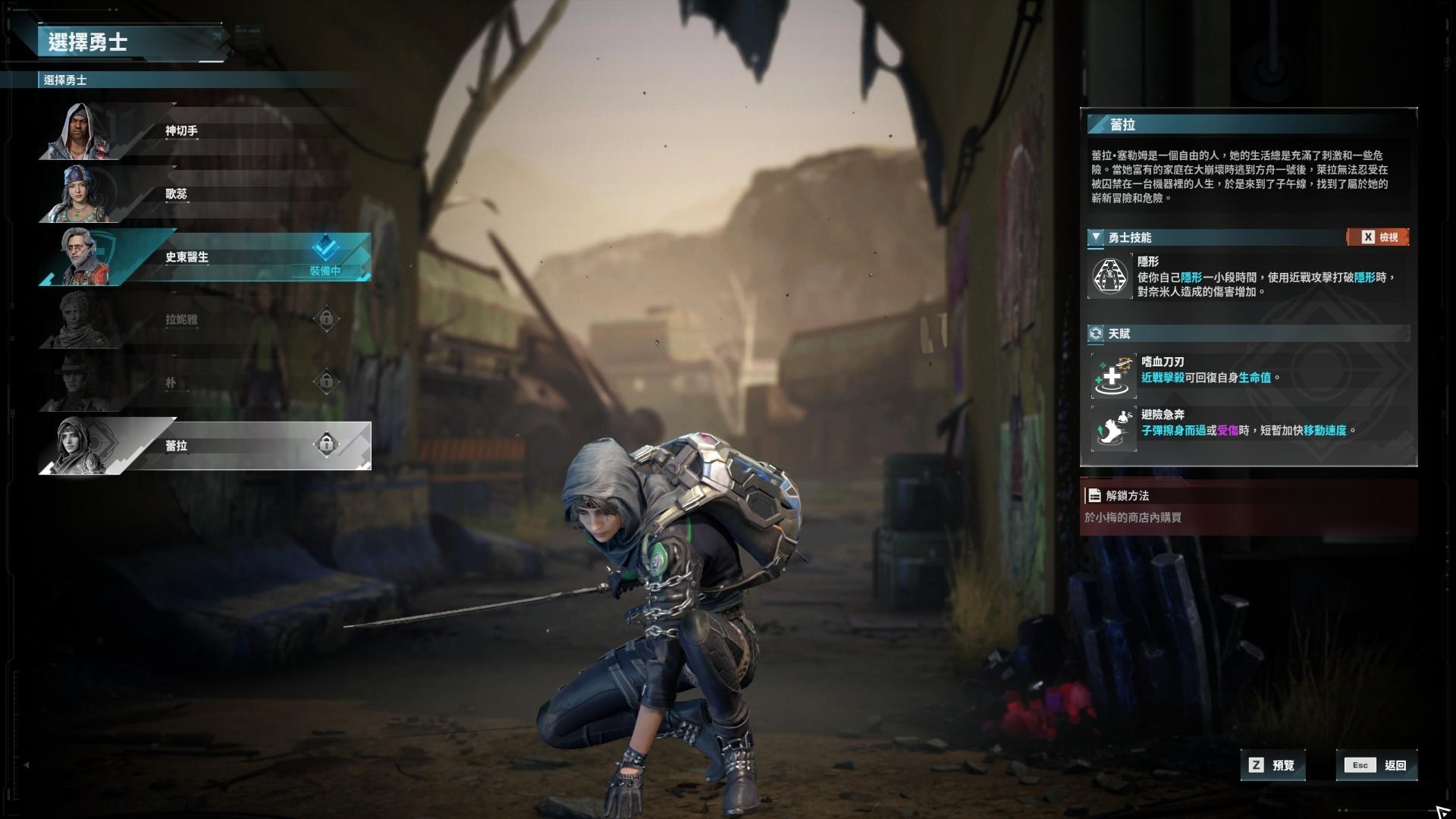
Task: Select the 避險急奔 talent icon
Action: coord(1113,428)
